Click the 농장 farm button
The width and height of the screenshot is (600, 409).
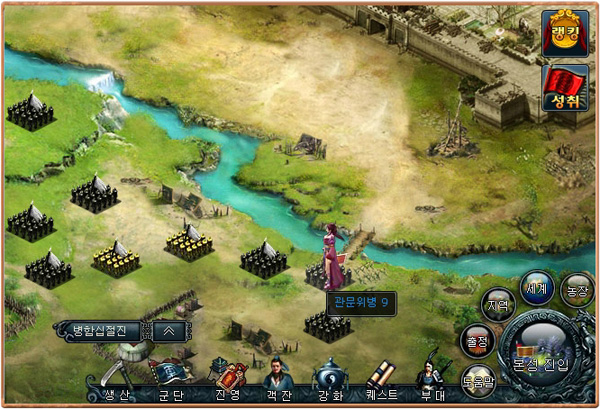coord(577,289)
